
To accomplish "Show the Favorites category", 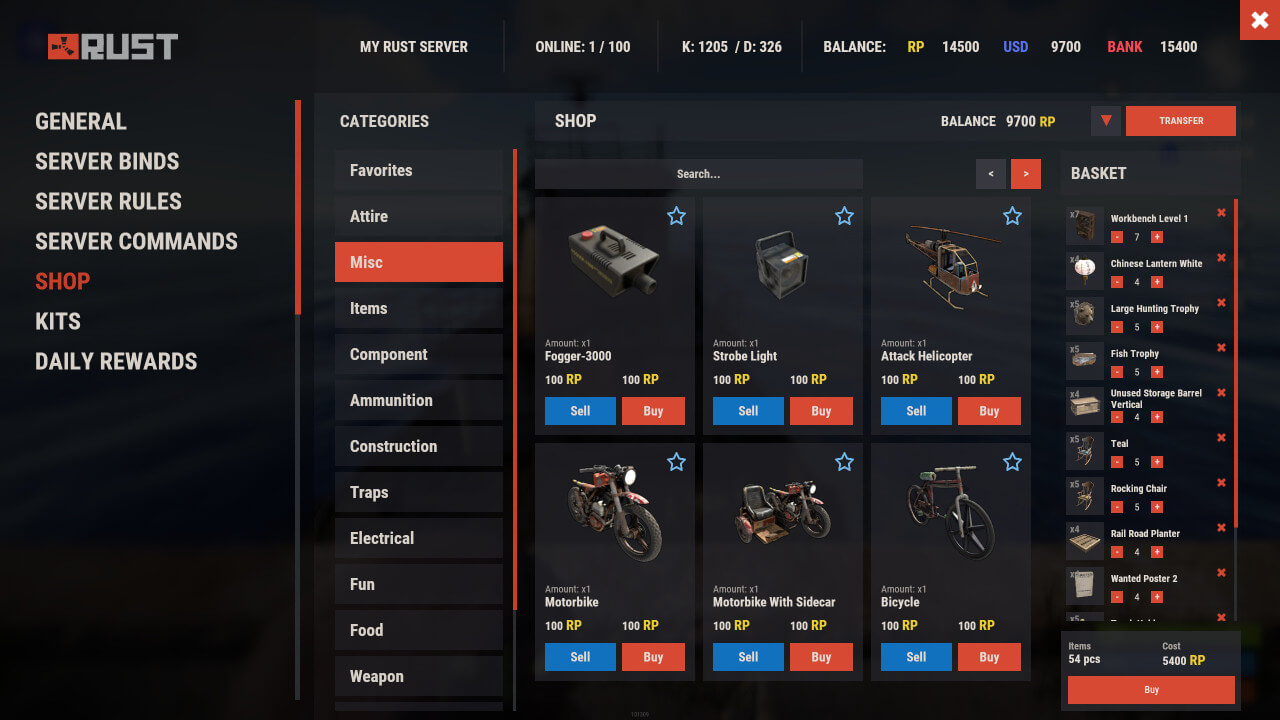I will pyautogui.click(x=418, y=170).
